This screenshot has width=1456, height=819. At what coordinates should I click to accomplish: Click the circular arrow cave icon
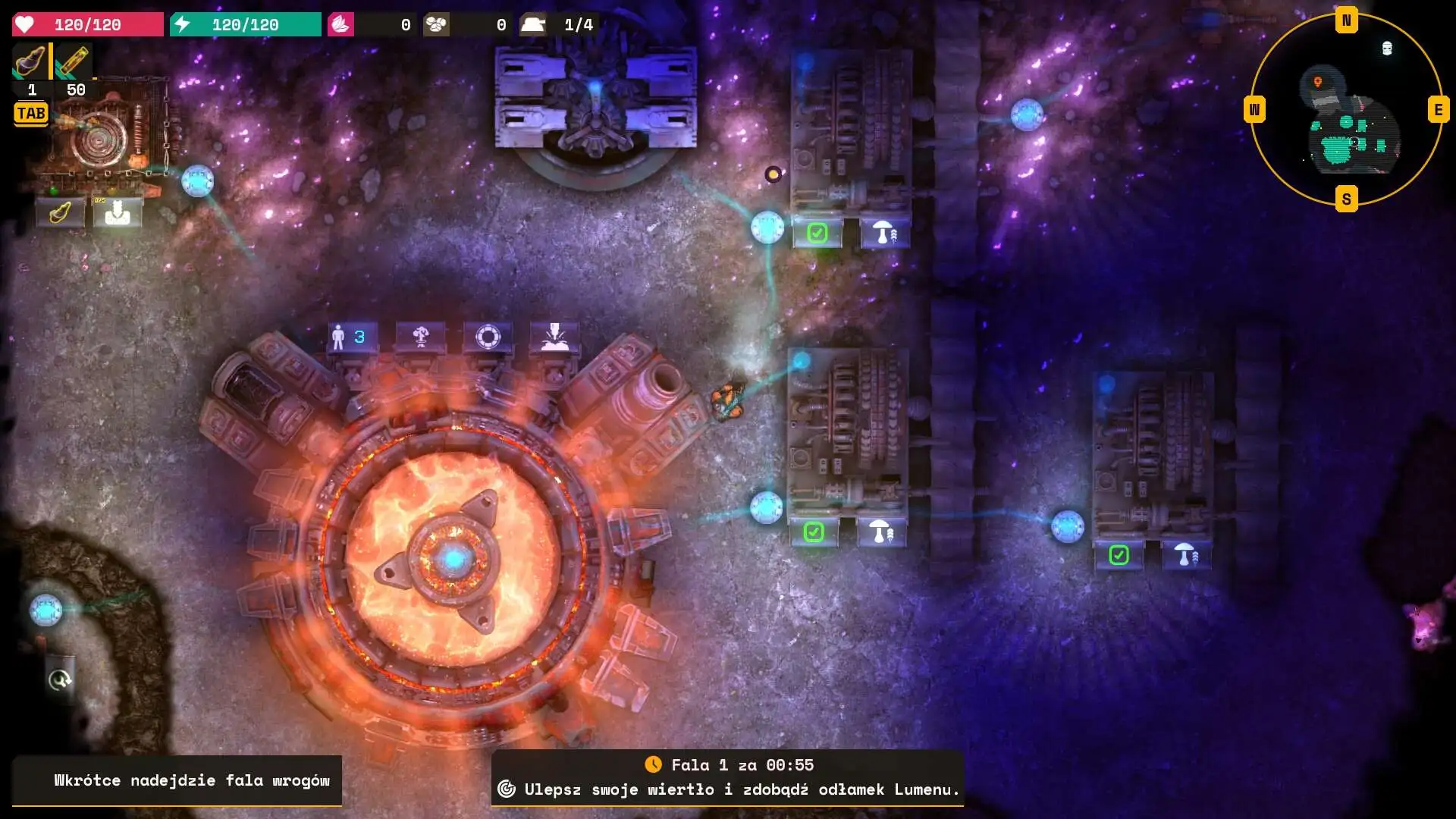tap(60, 680)
